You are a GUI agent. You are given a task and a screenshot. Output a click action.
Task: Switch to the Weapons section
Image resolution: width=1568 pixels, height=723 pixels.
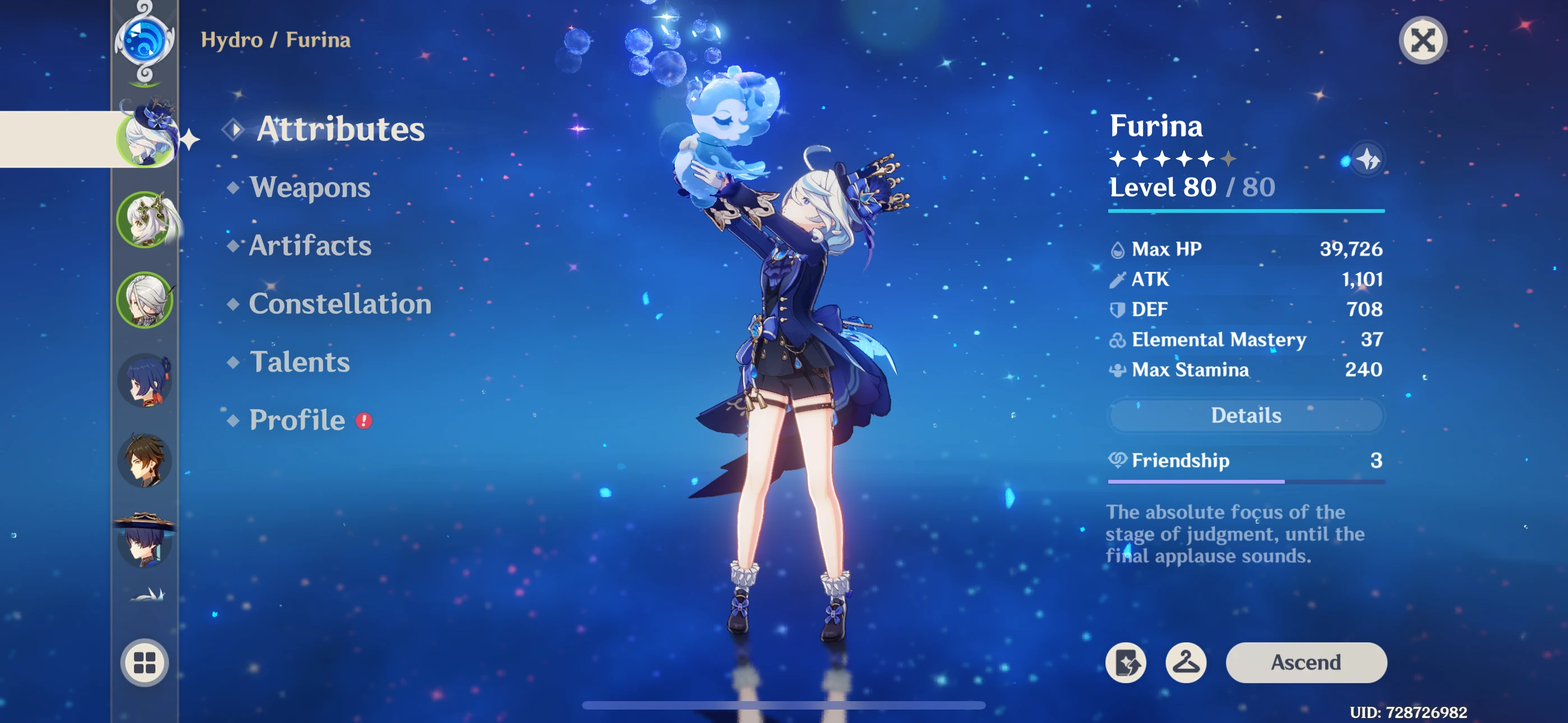pyautogui.click(x=312, y=188)
